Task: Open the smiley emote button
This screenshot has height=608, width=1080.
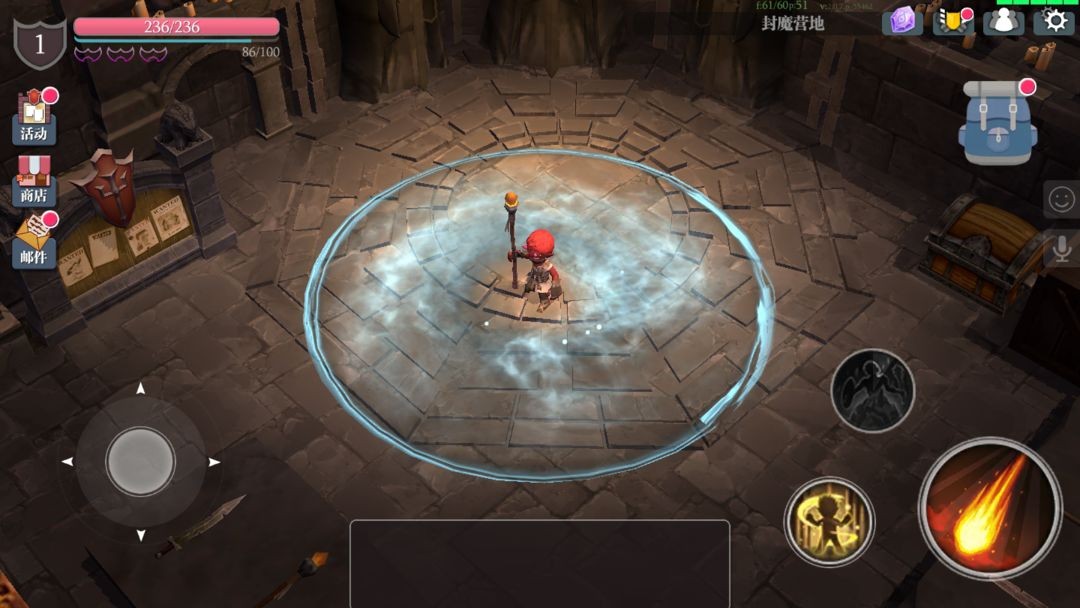Action: click(1060, 200)
